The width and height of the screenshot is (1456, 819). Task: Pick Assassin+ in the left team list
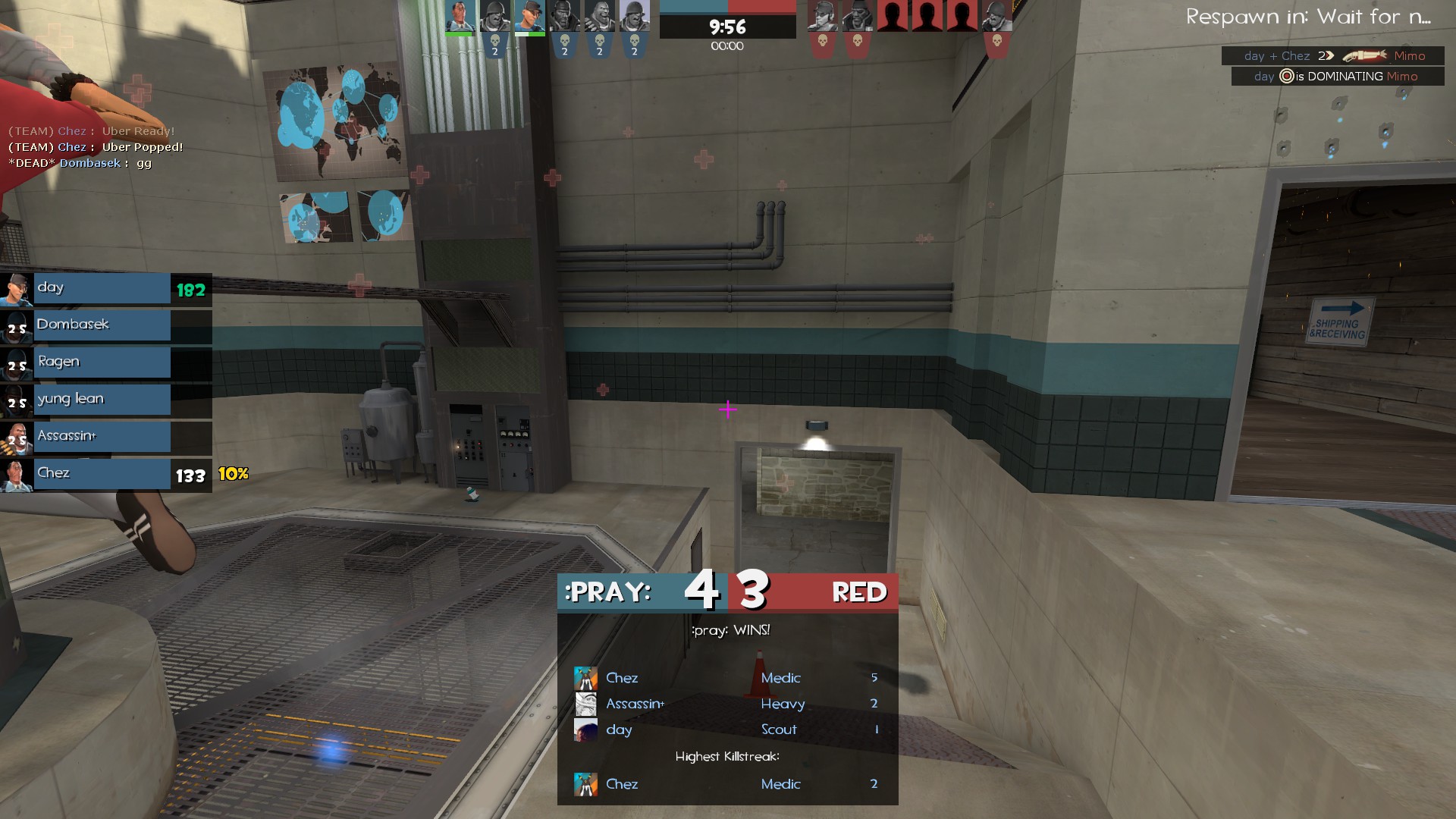tap(102, 437)
